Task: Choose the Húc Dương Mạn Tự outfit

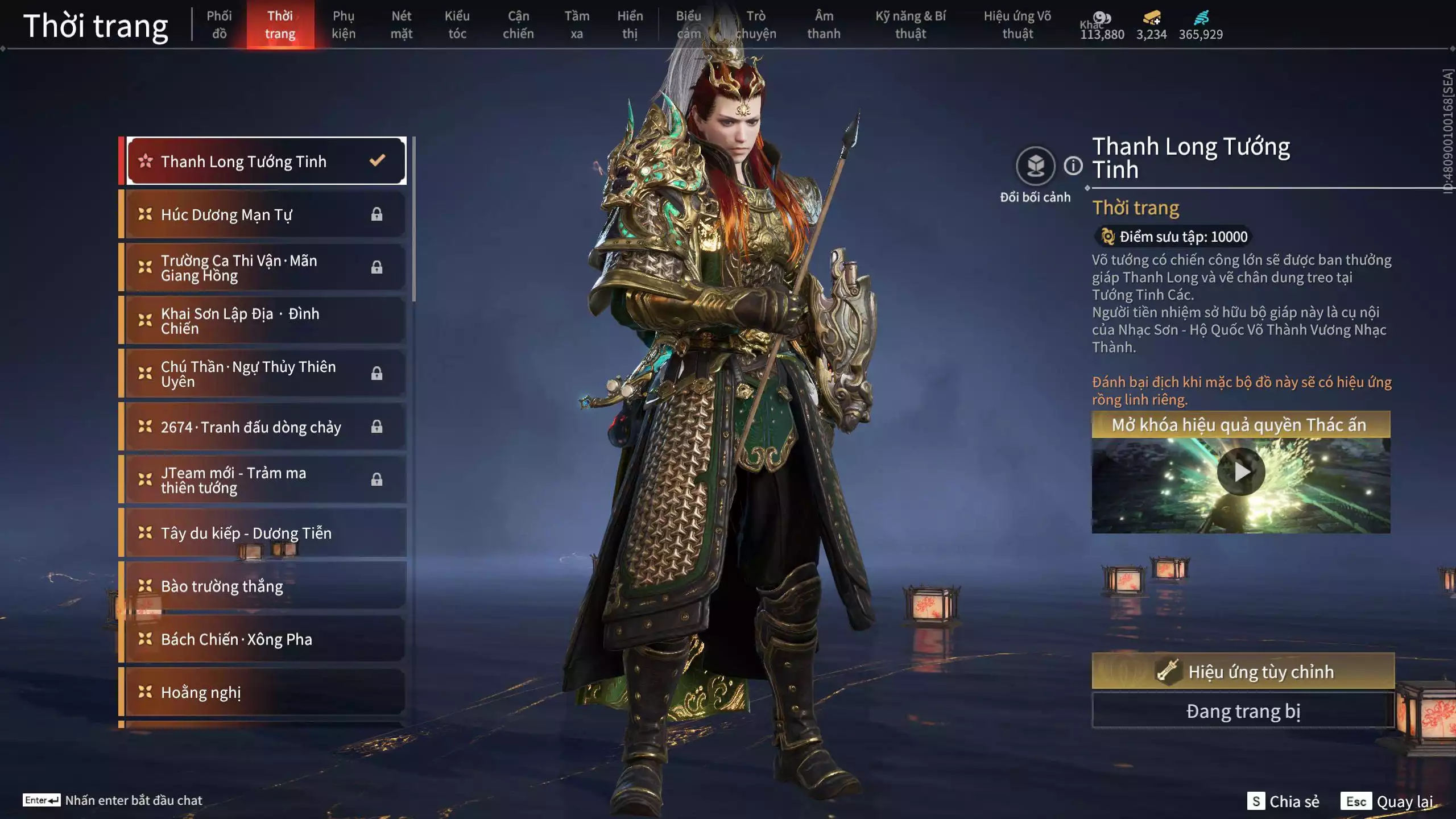Action: (x=265, y=214)
